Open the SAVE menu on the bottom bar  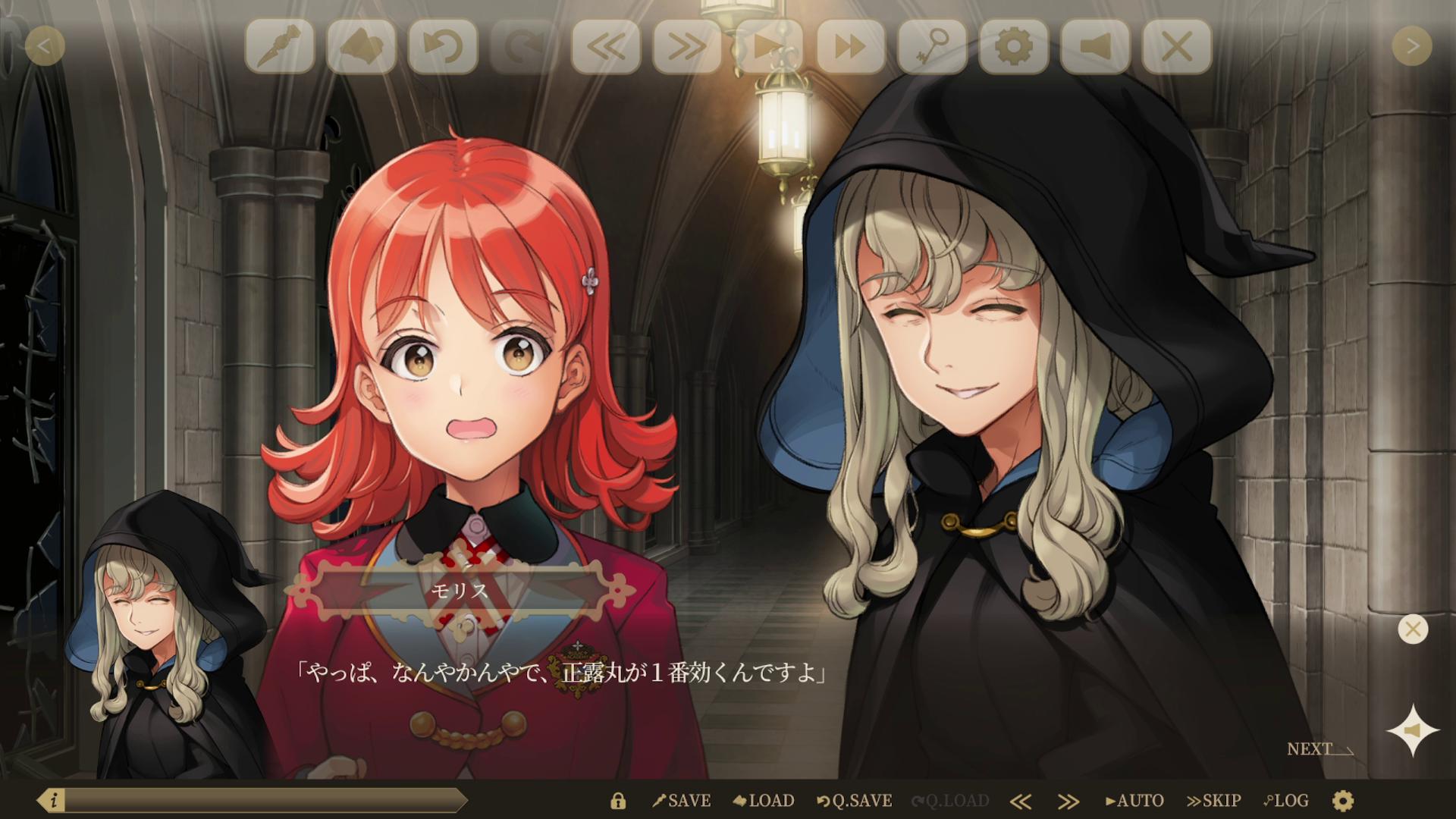pyautogui.click(x=680, y=800)
